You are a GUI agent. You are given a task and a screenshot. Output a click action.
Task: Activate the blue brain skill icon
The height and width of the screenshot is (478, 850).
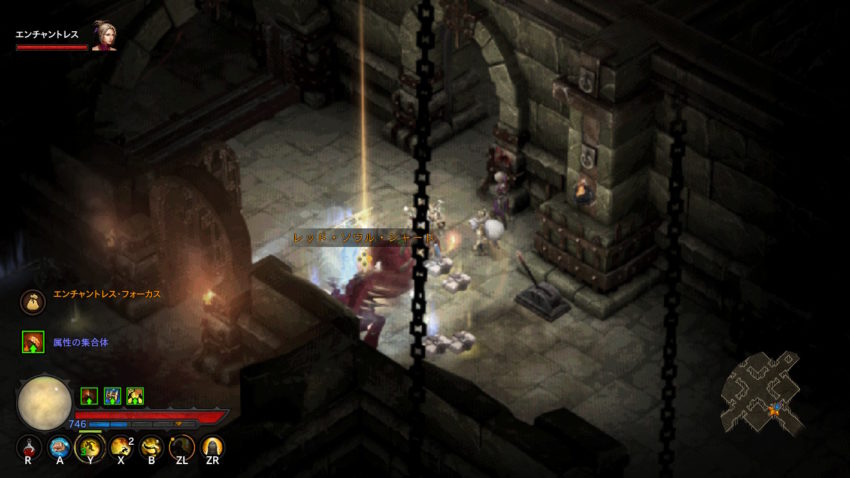coord(59,446)
